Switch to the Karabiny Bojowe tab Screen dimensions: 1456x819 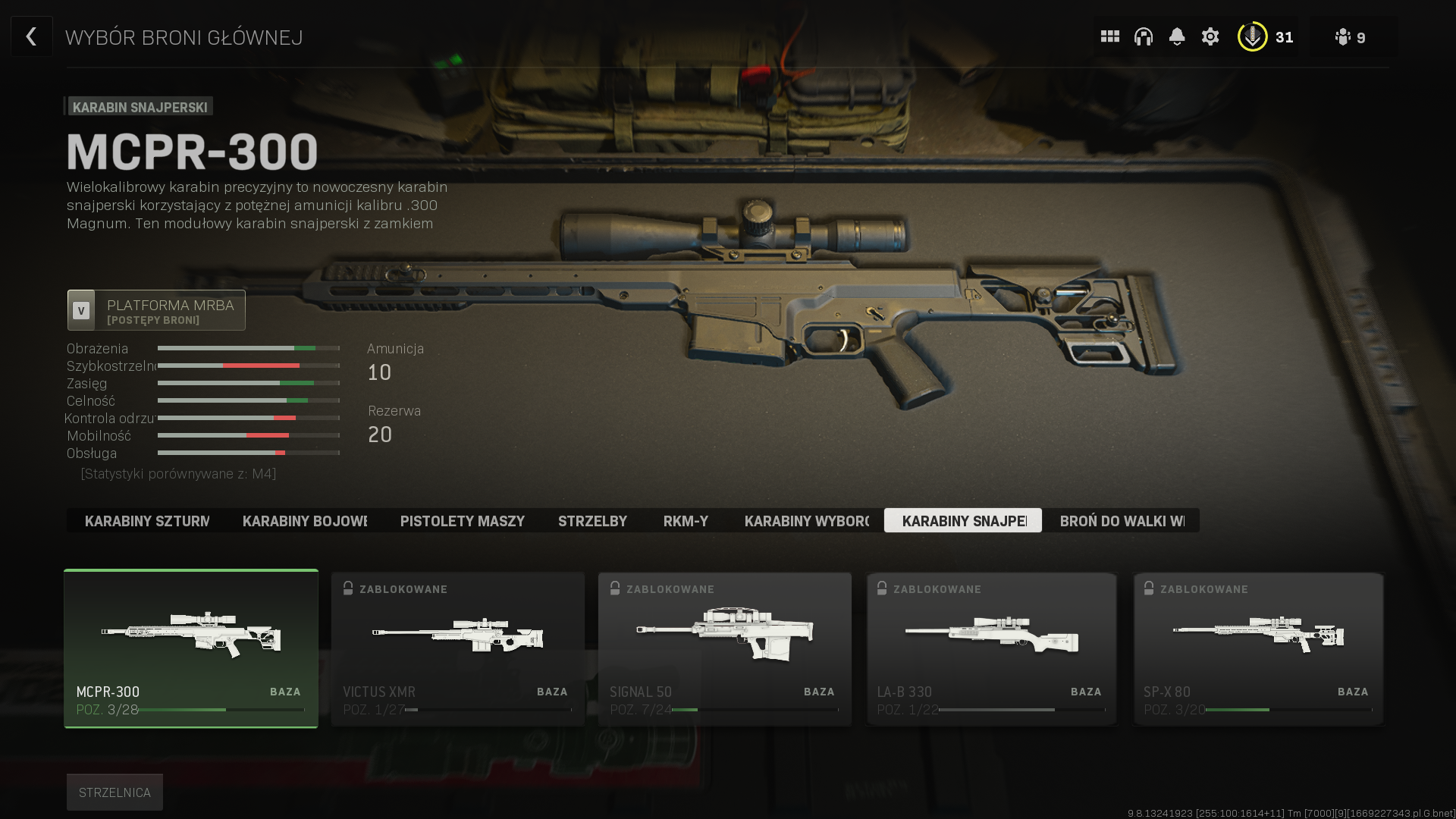pos(304,521)
